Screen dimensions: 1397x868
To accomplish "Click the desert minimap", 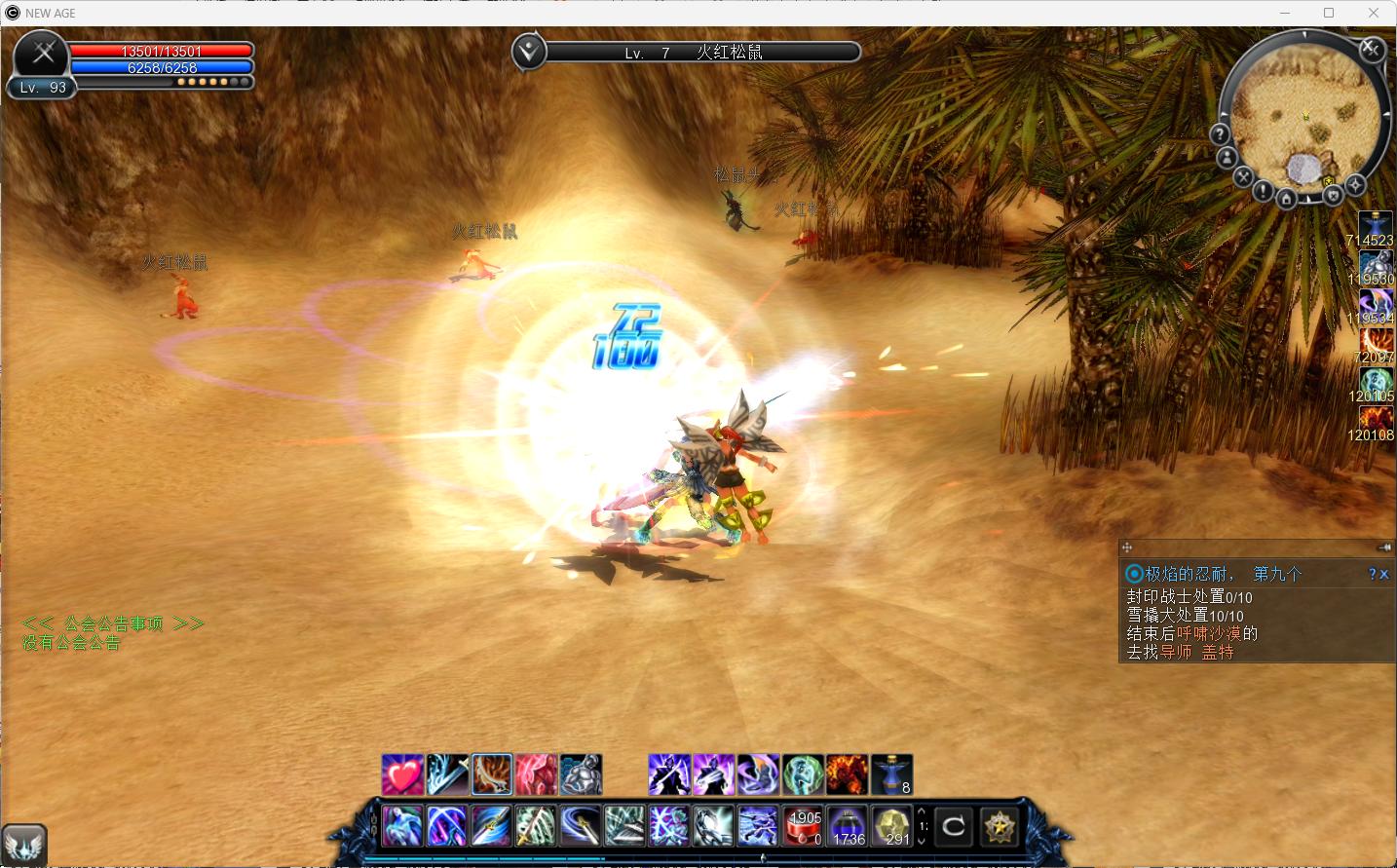I will pyautogui.click(x=1305, y=117).
